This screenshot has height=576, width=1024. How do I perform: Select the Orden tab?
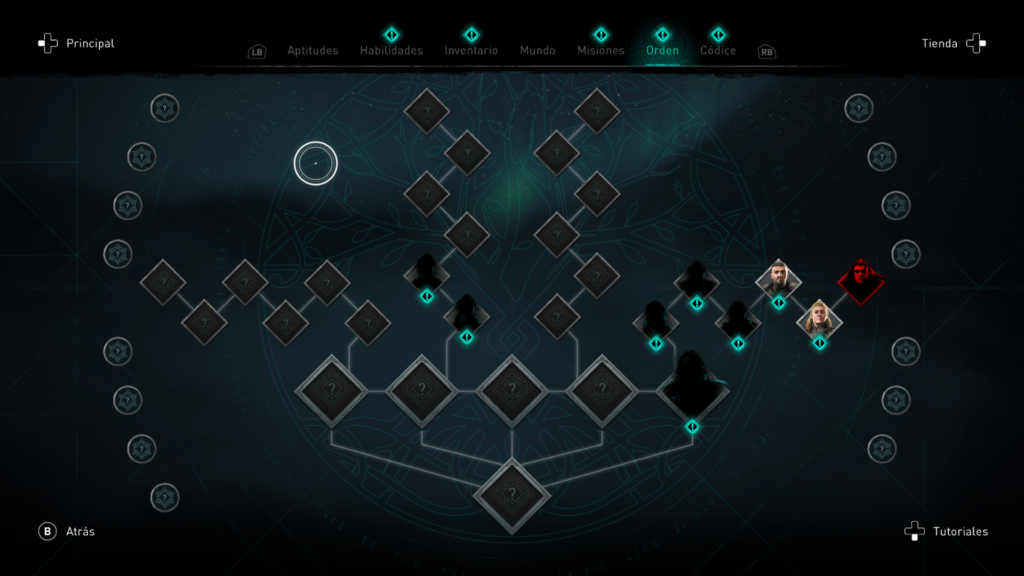tap(662, 50)
